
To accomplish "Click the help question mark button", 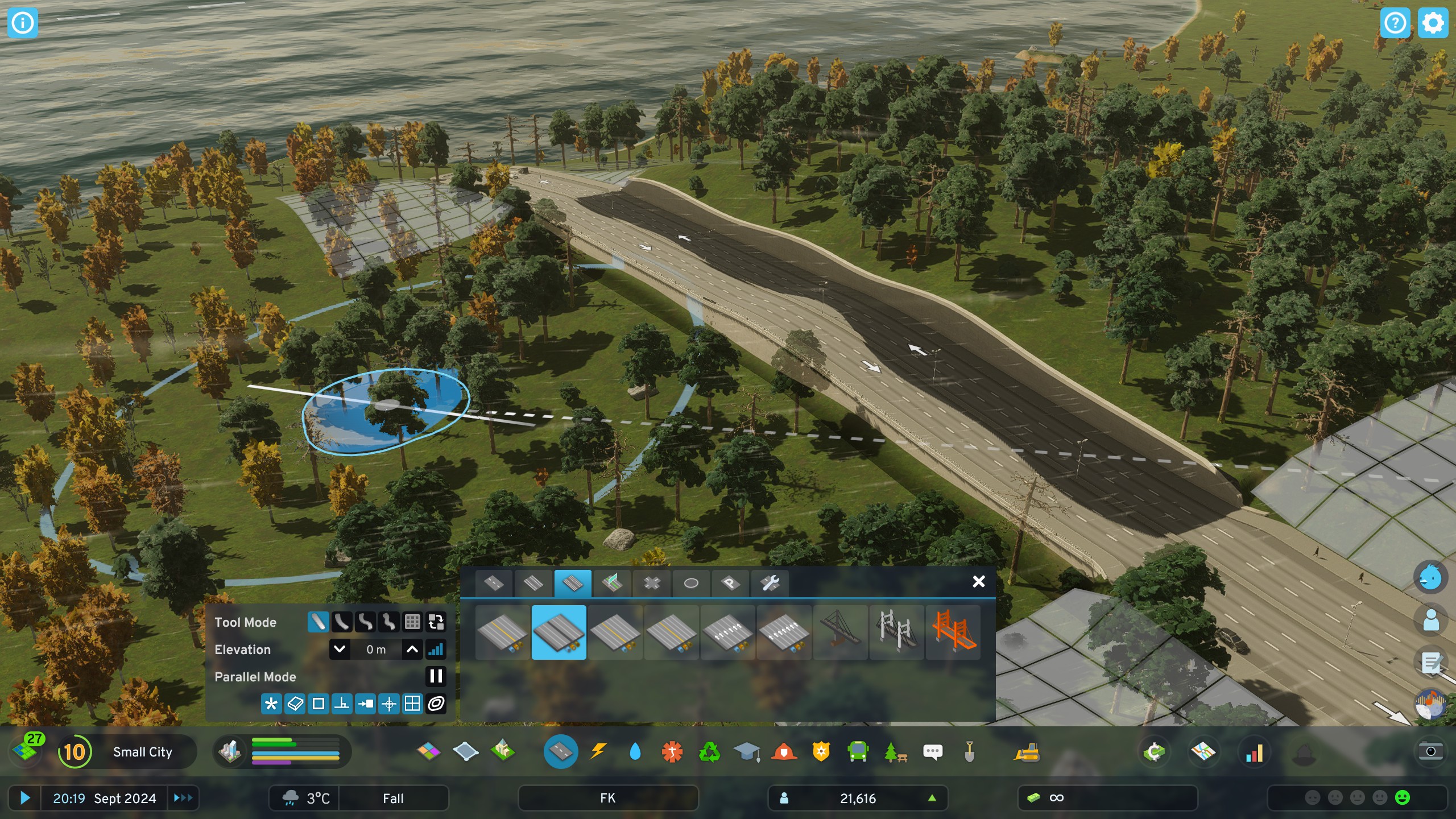I will coord(1396,23).
